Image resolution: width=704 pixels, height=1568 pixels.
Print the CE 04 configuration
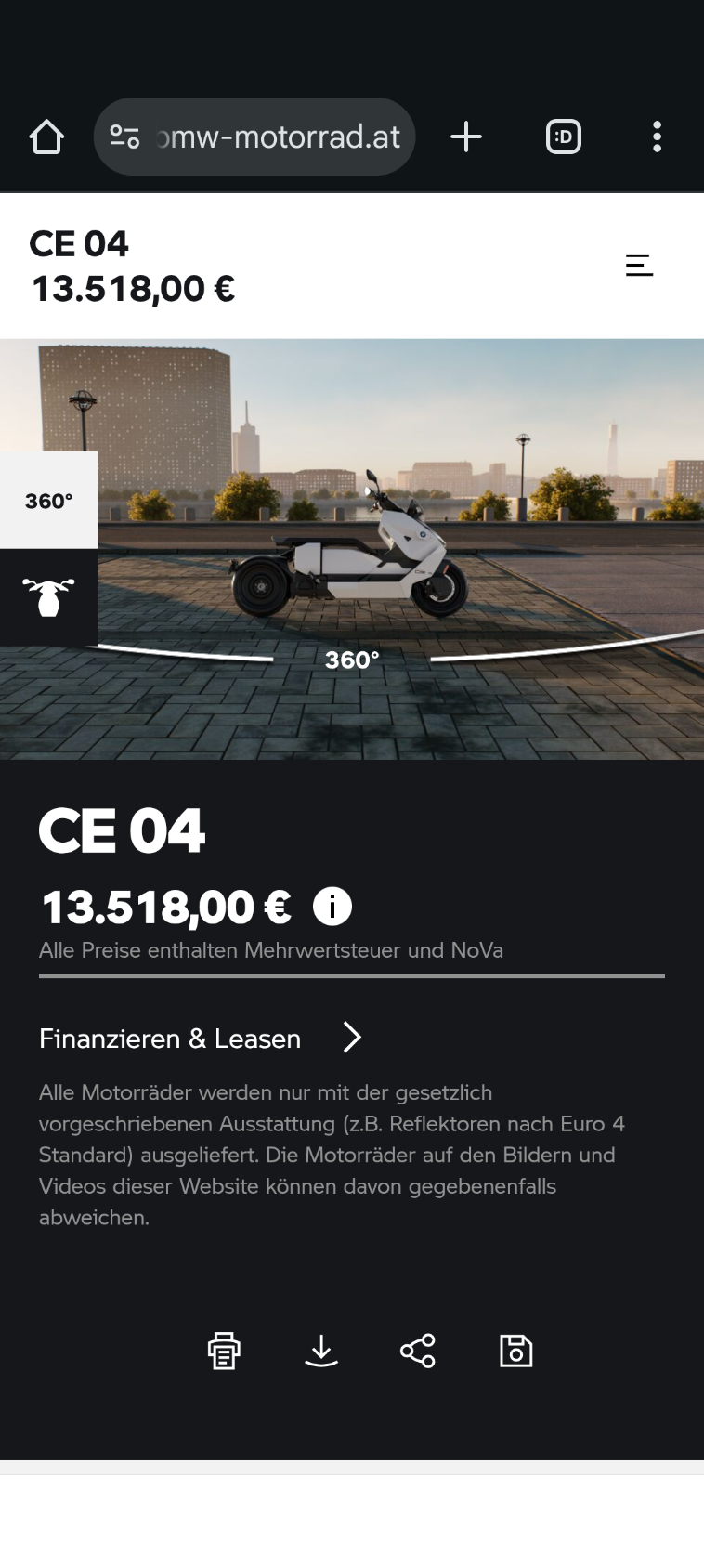[224, 1351]
